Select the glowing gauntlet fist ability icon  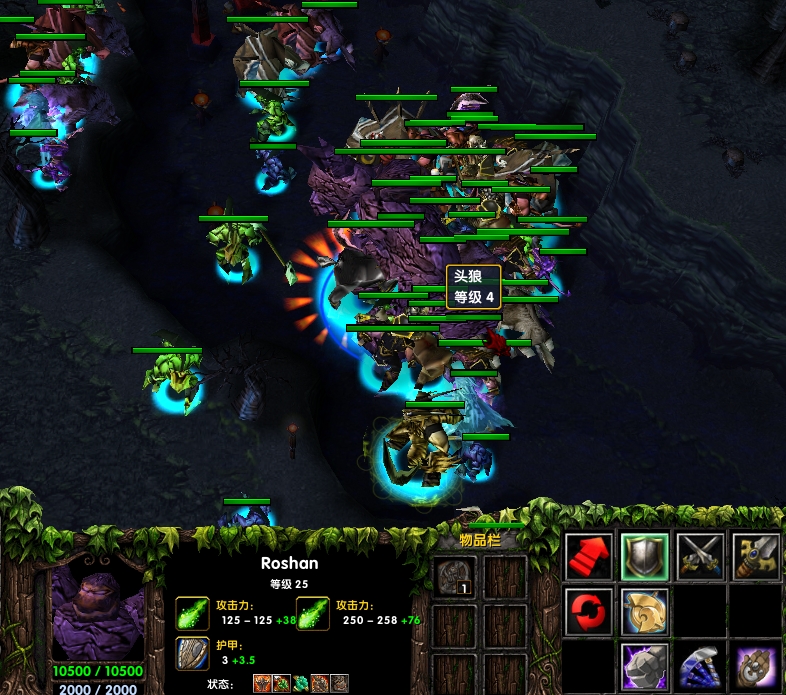pyautogui.click(x=754, y=664)
